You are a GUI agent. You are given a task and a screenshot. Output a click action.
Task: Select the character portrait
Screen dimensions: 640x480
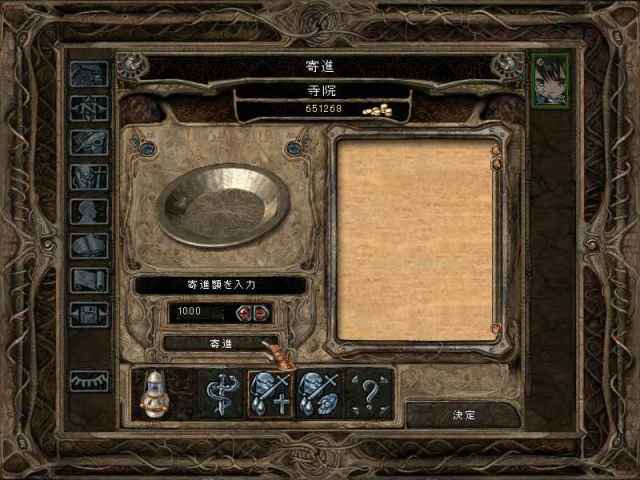click(551, 81)
